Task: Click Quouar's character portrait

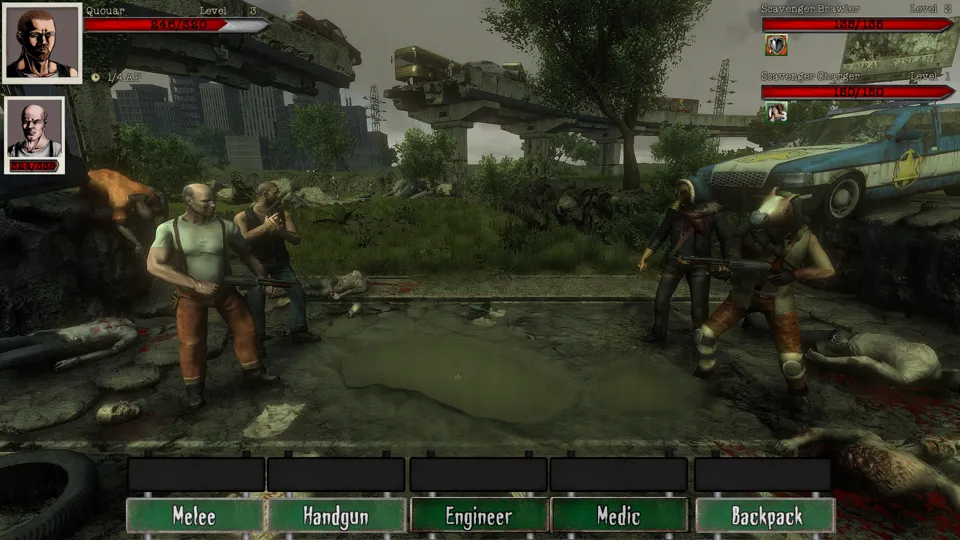Action: (42, 43)
